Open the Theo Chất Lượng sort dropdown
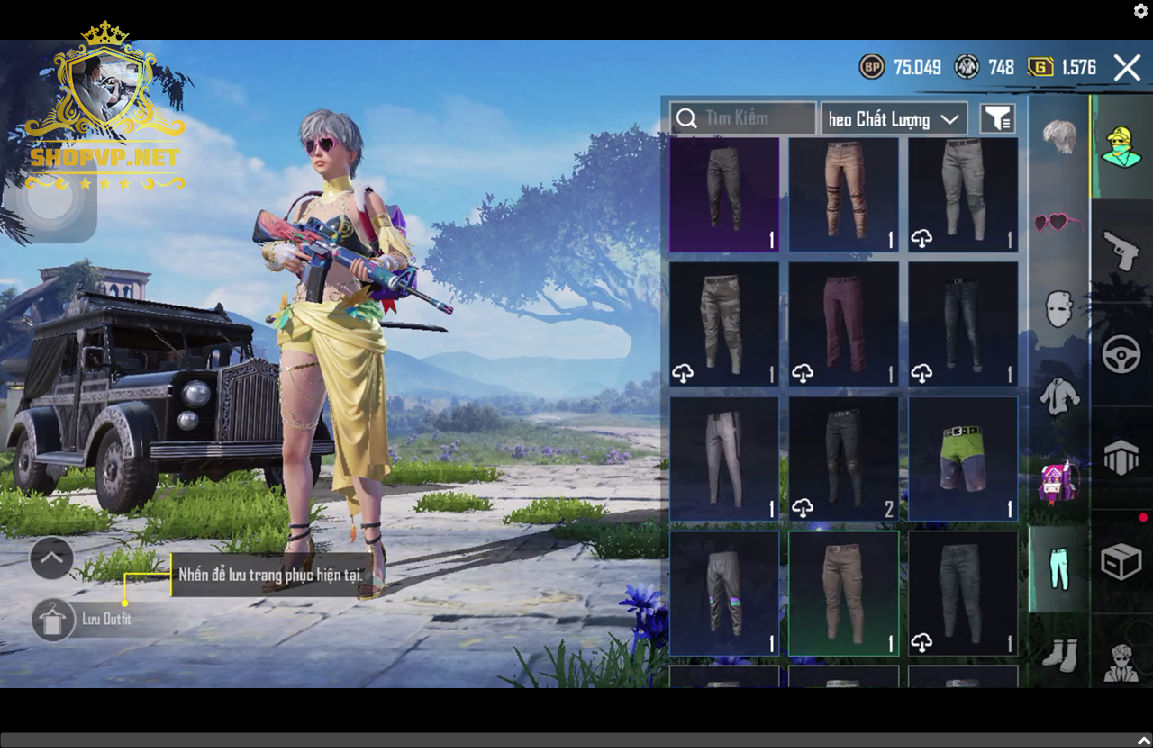The width and height of the screenshot is (1153, 748). 894,119
